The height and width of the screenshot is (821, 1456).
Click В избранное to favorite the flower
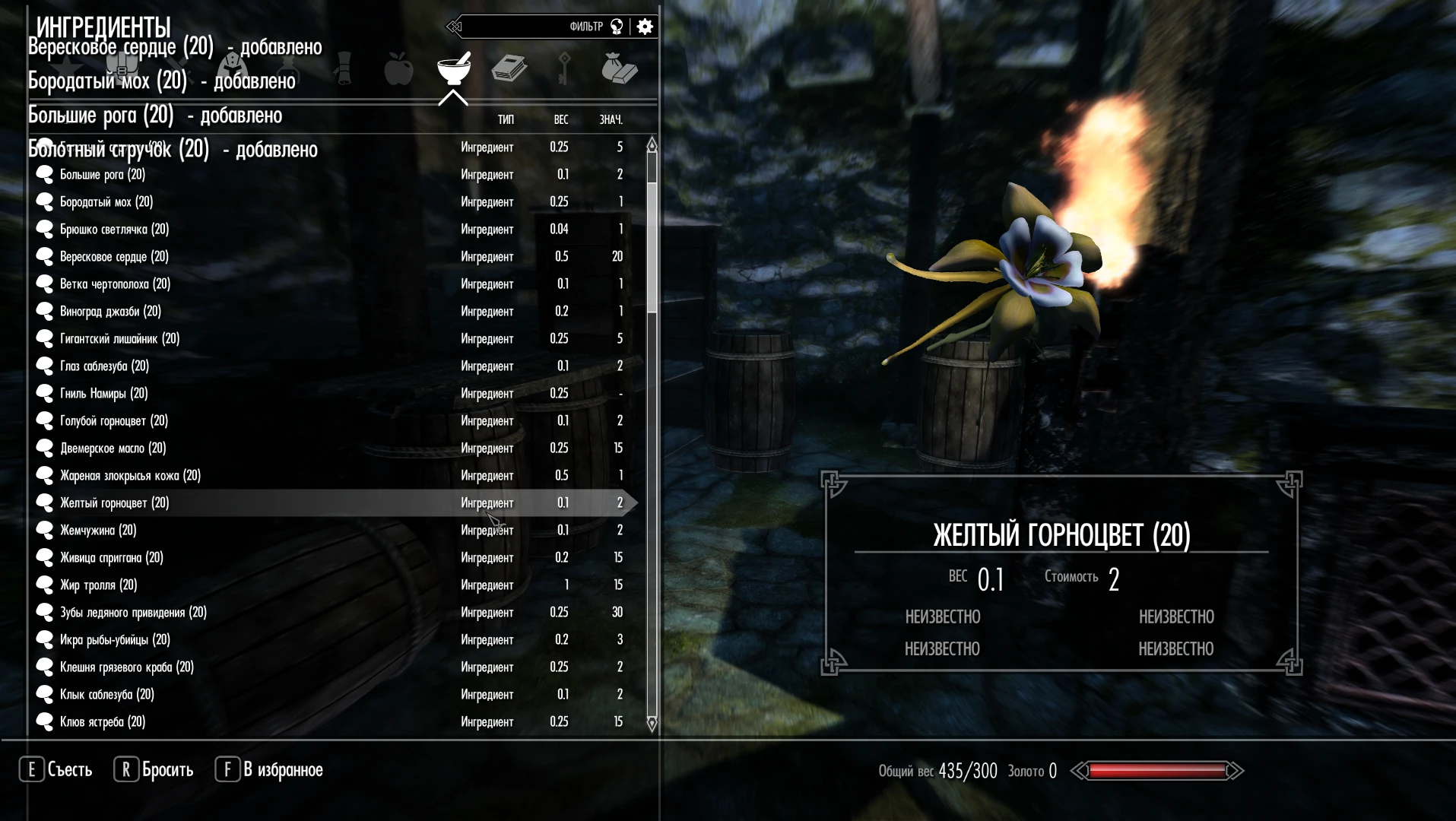[x=278, y=769]
